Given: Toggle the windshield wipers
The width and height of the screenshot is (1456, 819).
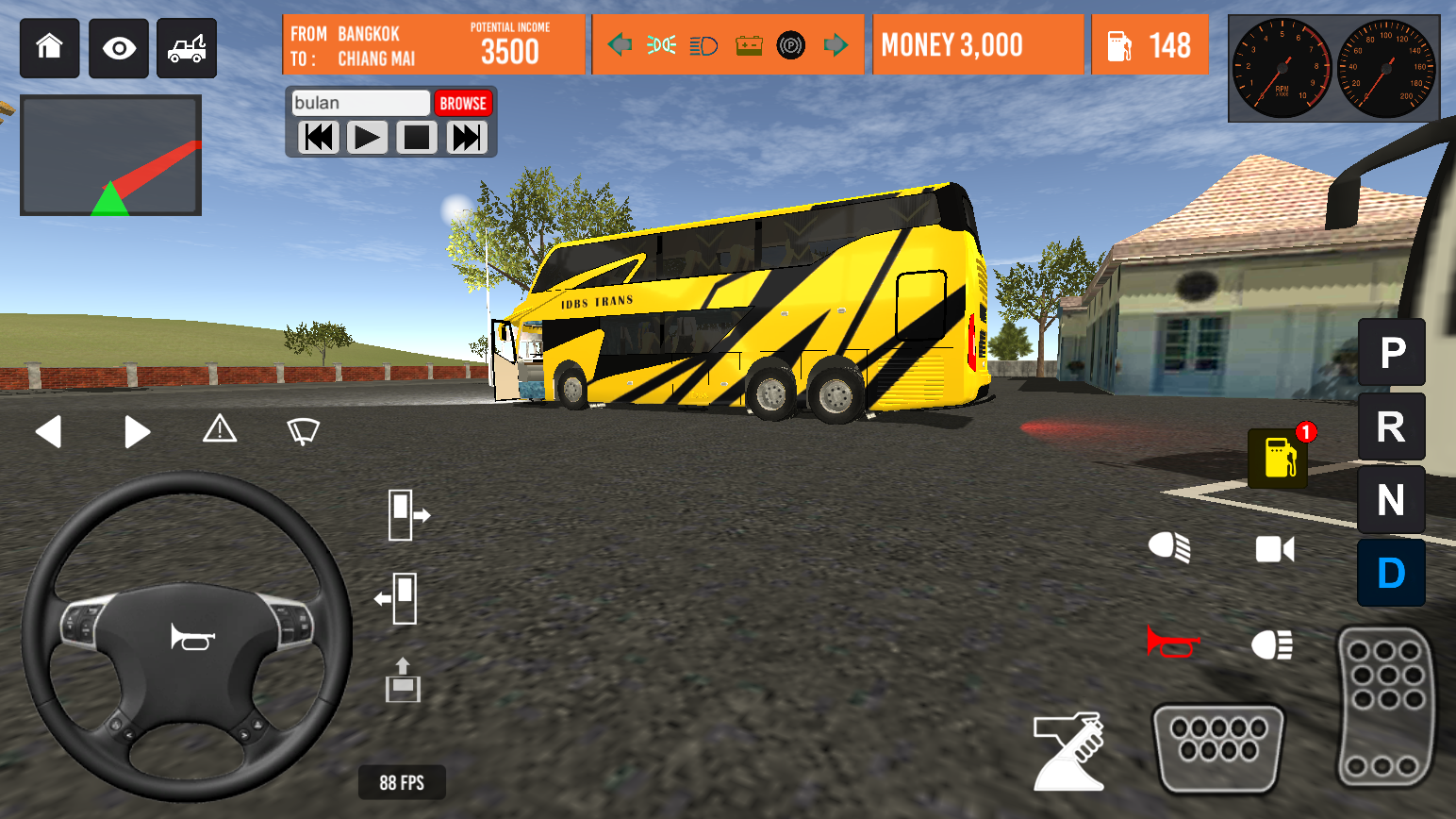Looking at the screenshot, I should (302, 430).
